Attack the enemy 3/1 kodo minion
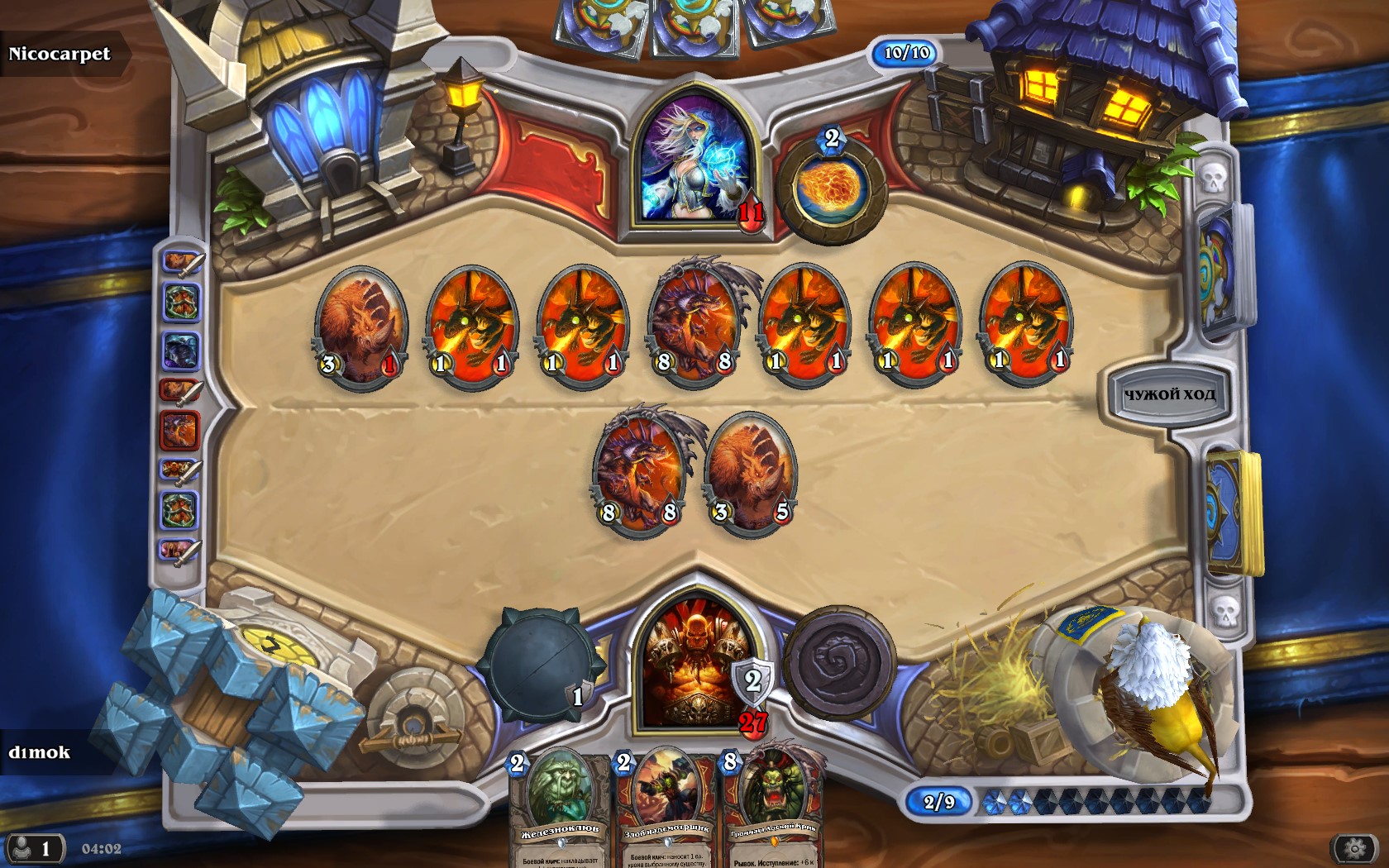This screenshot has height=868, width=1389. click(360, 324)
